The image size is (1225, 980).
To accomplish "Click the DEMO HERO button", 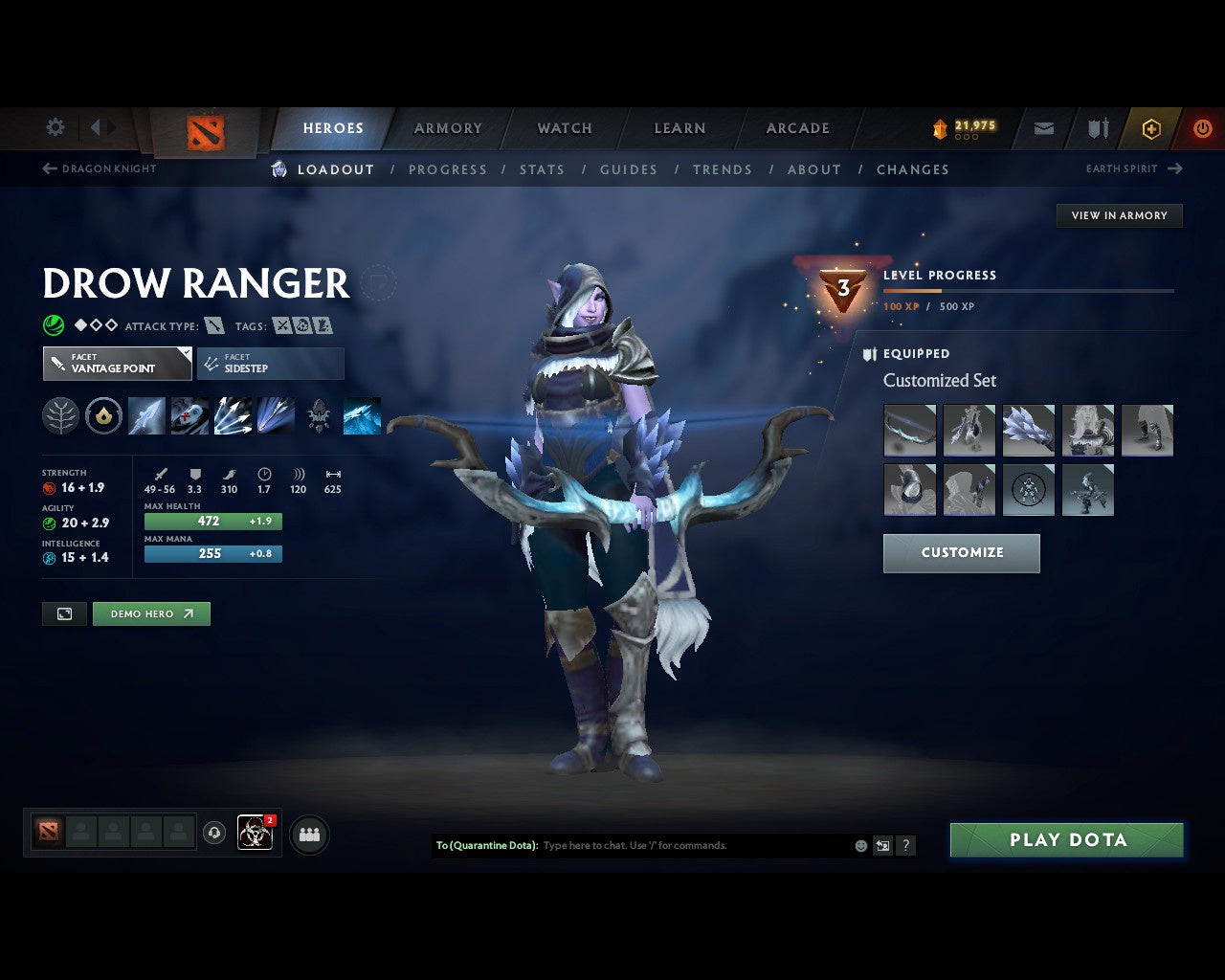I will pyautogui.click(x=151, y=613).
